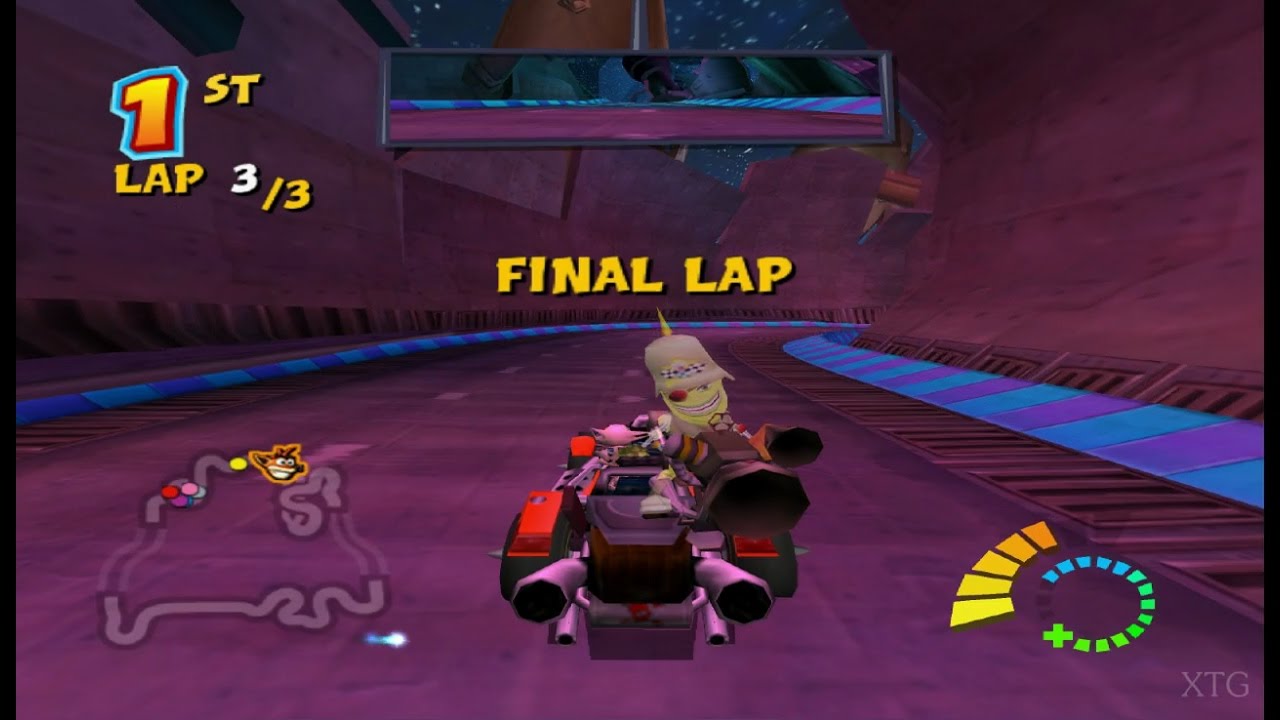The image size is (1280, 720).
Task: Select the yellow racer dot on minimap
Action: point(237,463)
